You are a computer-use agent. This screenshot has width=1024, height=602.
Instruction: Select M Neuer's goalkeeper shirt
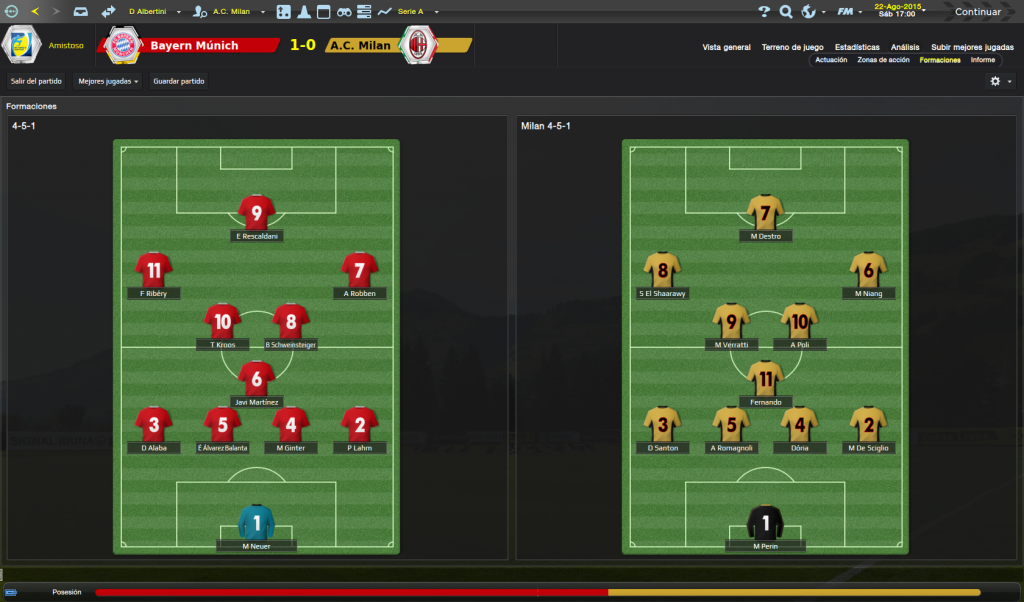coord(256,522)
